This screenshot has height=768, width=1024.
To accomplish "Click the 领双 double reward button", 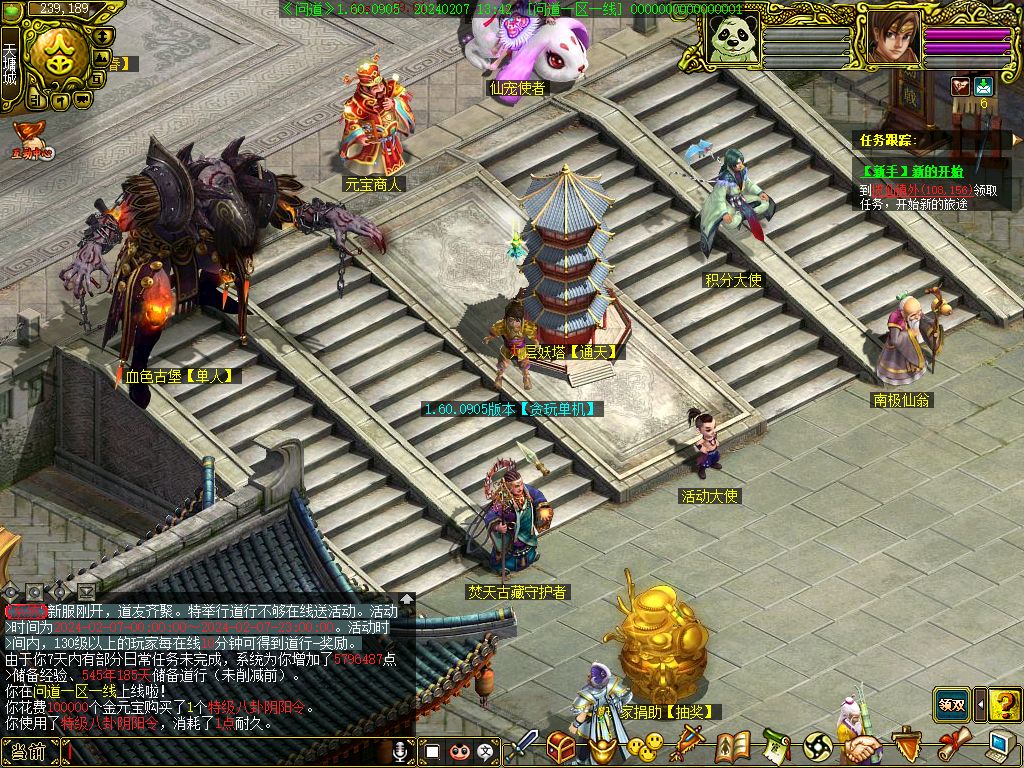I will [x=951, y=704].
